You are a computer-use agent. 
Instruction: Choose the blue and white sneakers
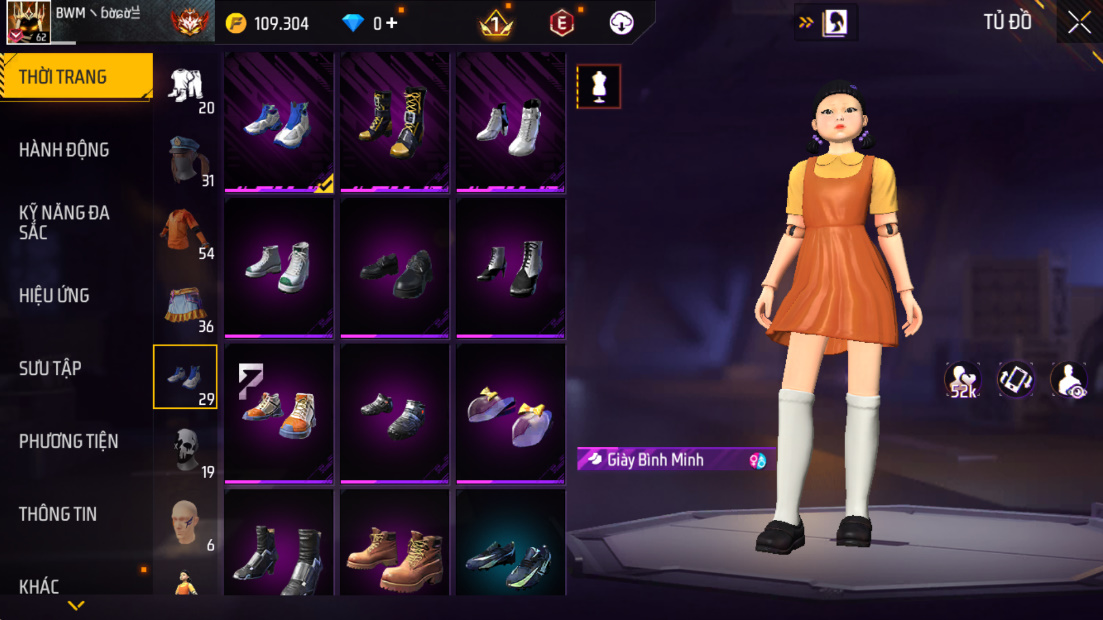point(279,123)
